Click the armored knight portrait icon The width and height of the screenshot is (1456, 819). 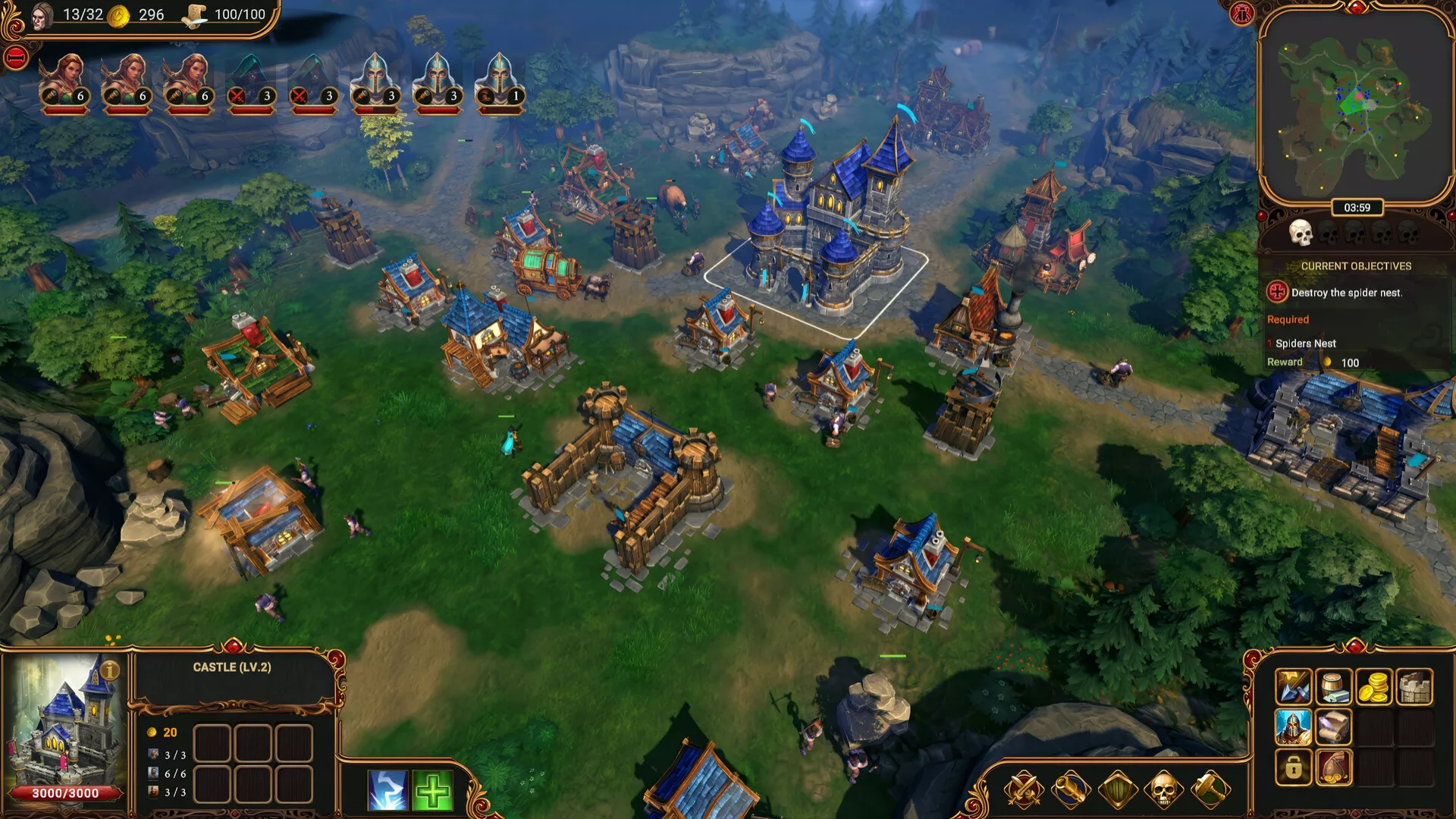point(1293,727)
